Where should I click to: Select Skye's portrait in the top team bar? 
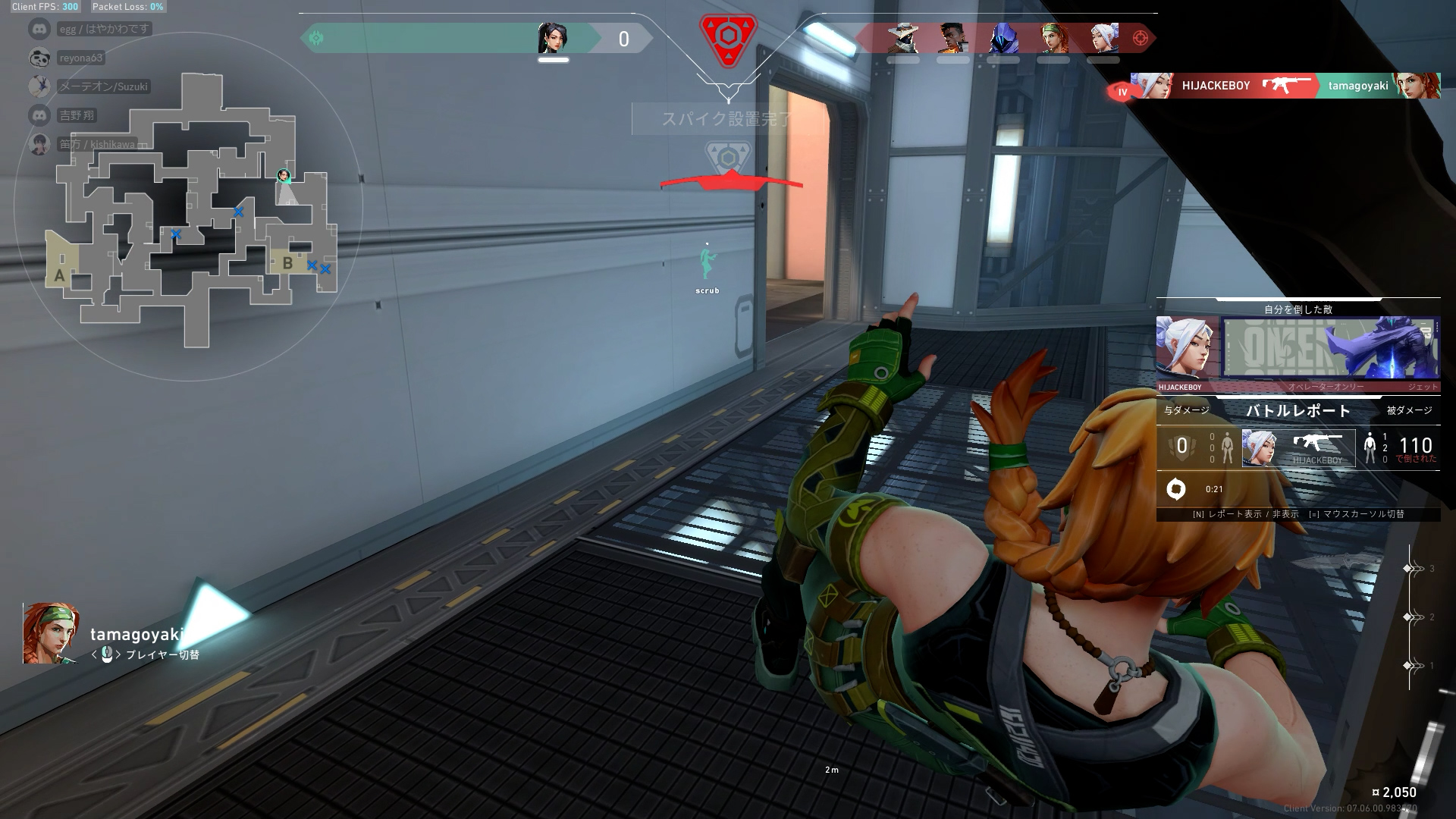point(1053,38)
